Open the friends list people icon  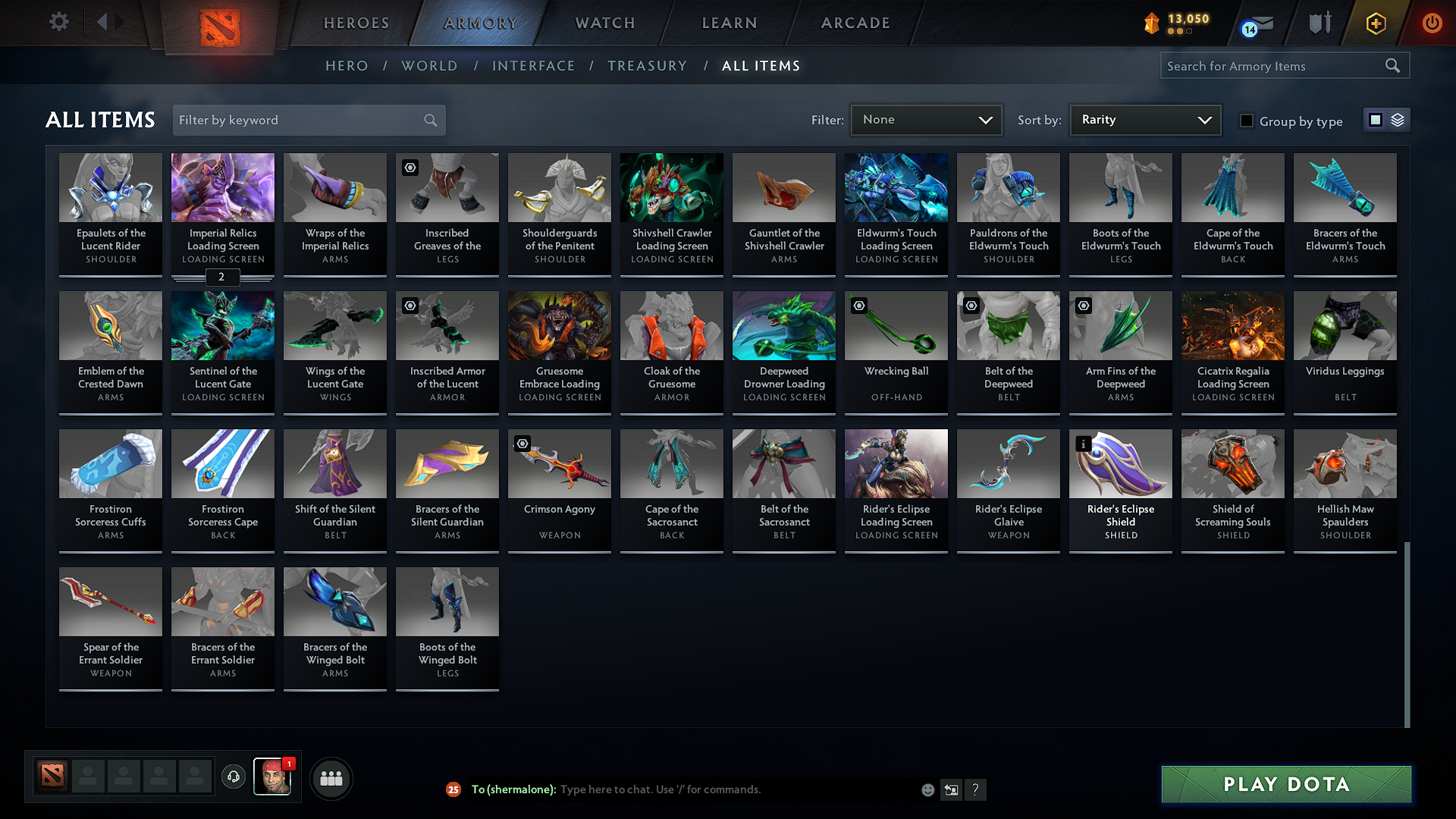(x=330, y=777)
